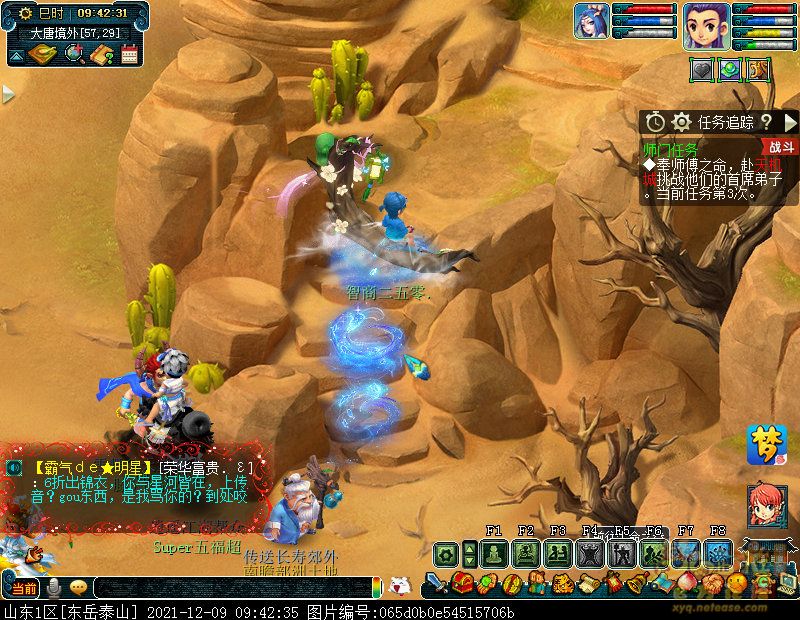
Task: Click the blue-haired pet portrait
Action: [x=591, y=21]
